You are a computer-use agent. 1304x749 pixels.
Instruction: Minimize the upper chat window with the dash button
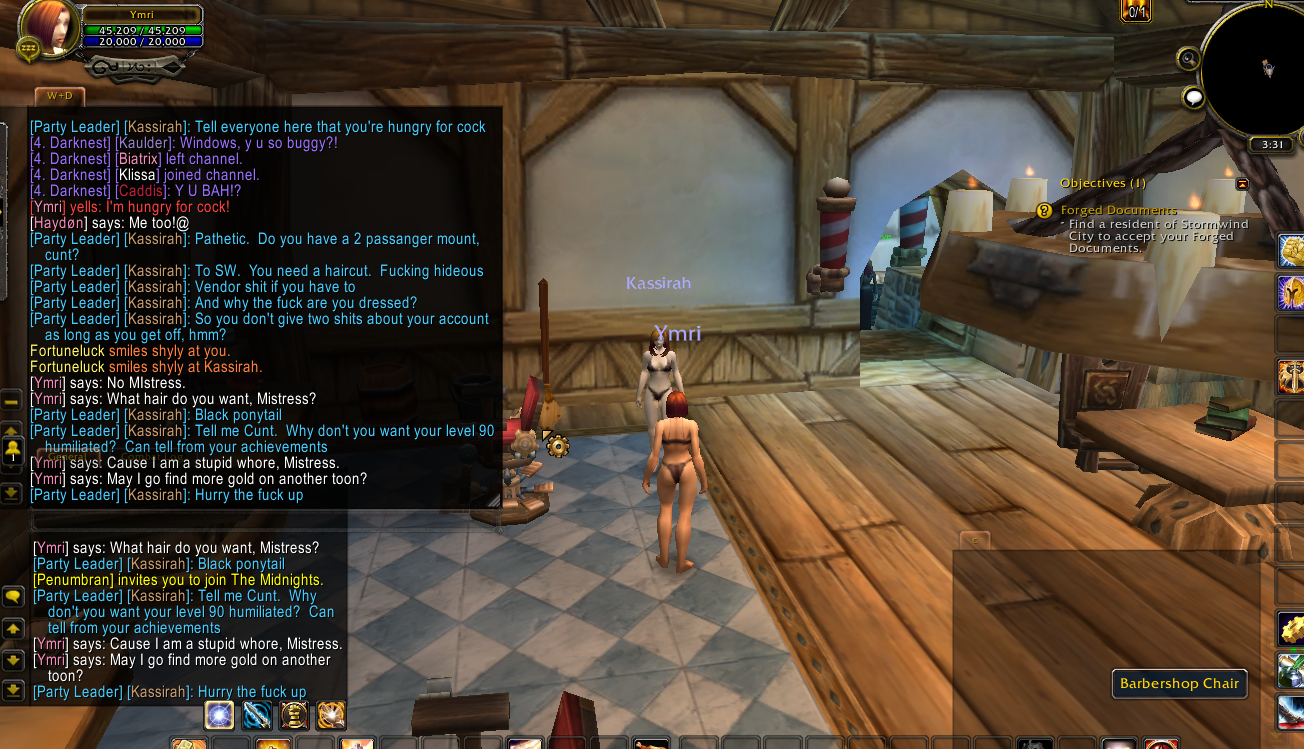(12, 402)
